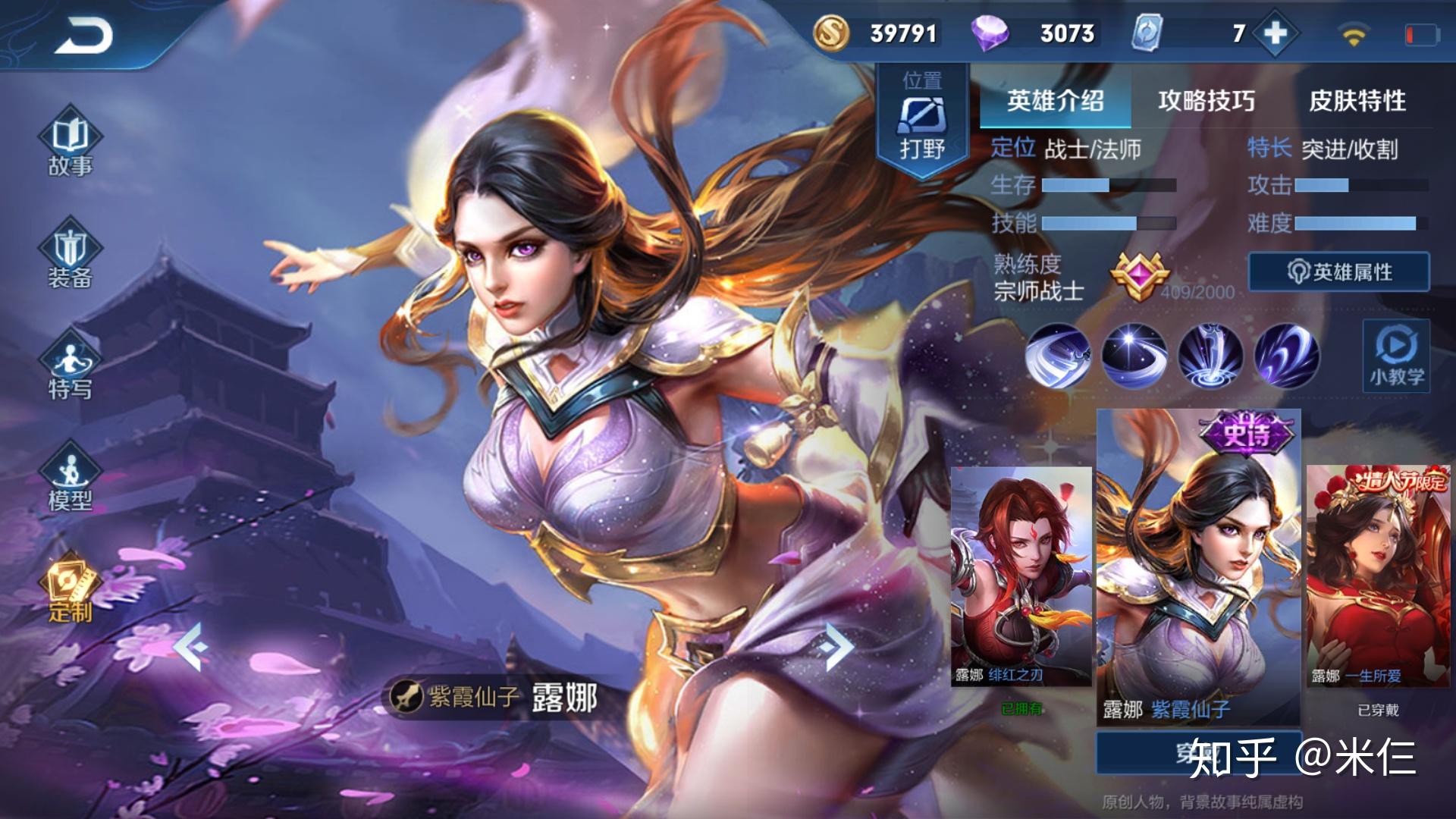Choose the 一生所爱 skin thumbnail

(x=1378, y=576)
